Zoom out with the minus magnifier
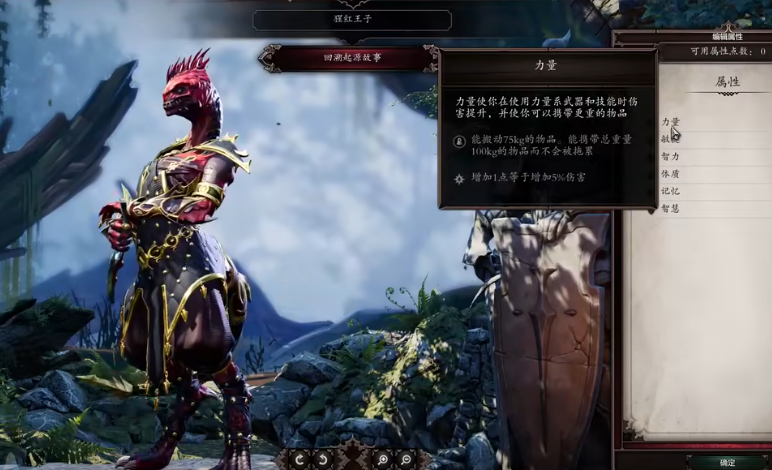This screenshot has height=470, width=772. click(x=406, y=459)
